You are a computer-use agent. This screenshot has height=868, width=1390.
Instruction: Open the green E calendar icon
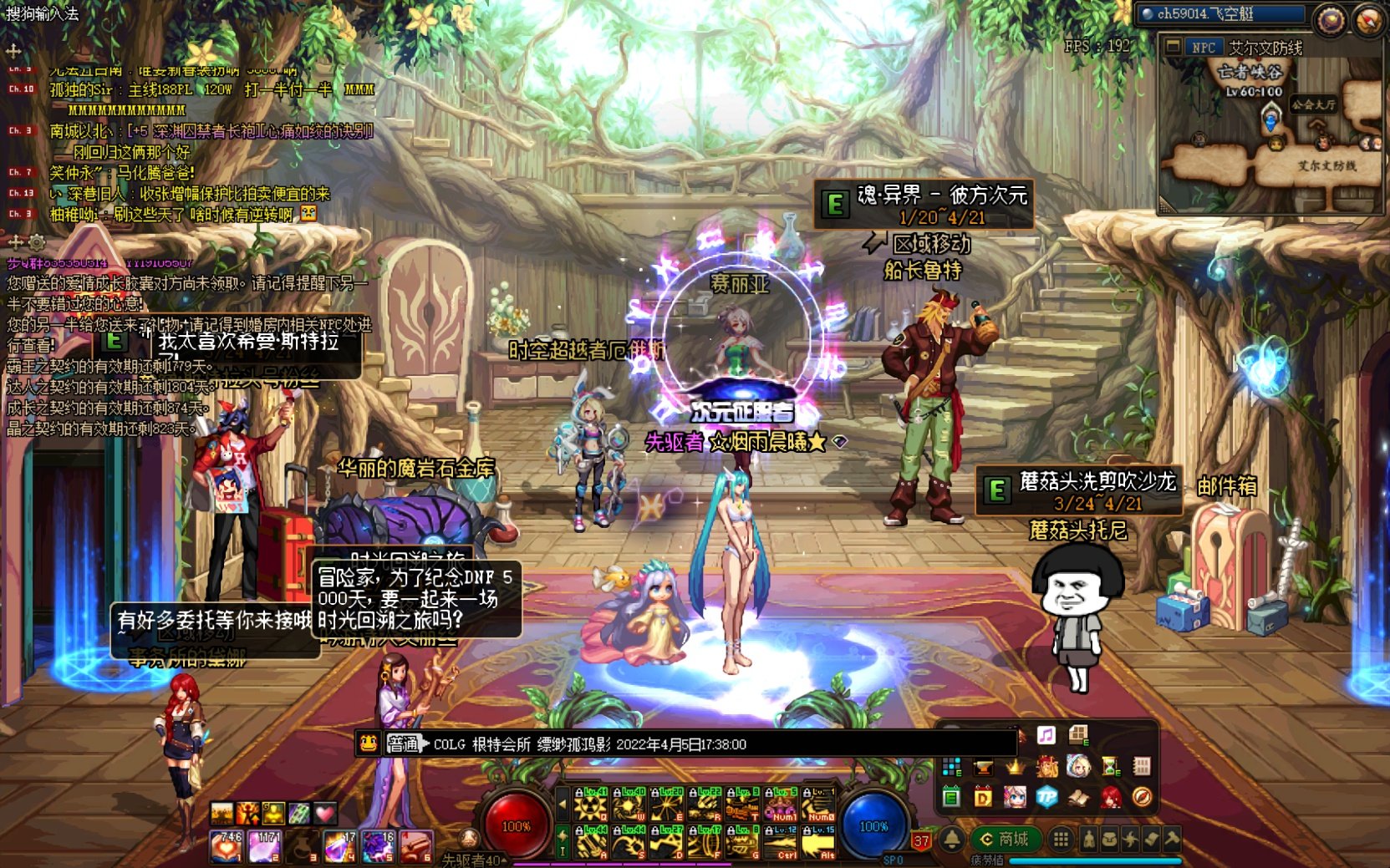951,797
